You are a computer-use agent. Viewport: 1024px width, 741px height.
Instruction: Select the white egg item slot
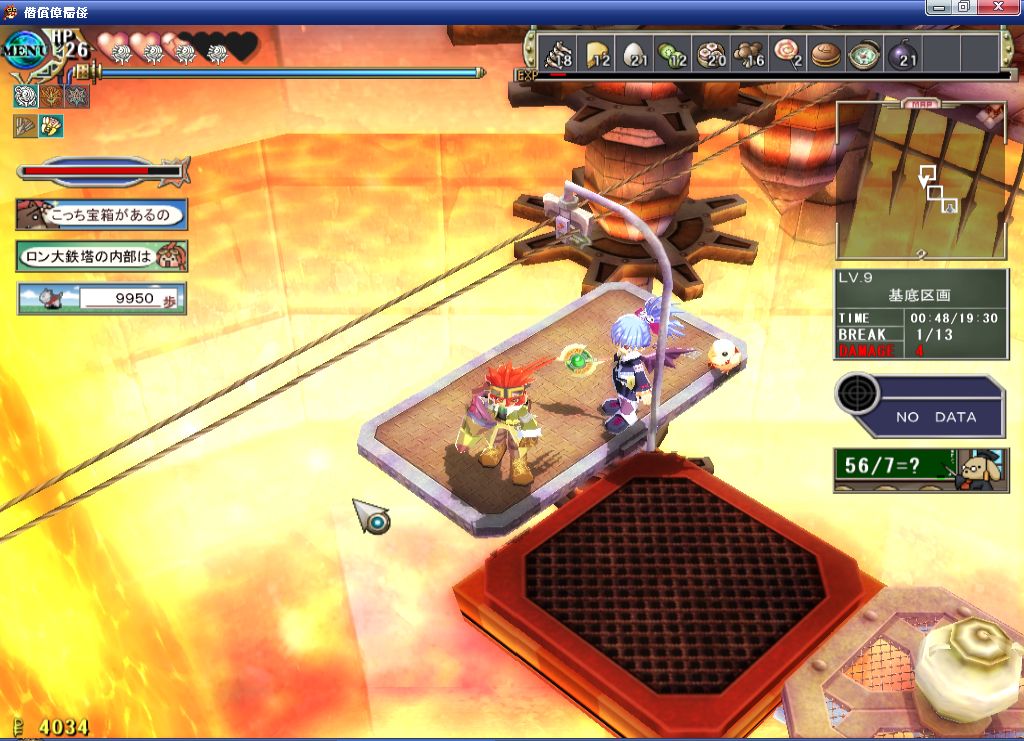point(636,53)
